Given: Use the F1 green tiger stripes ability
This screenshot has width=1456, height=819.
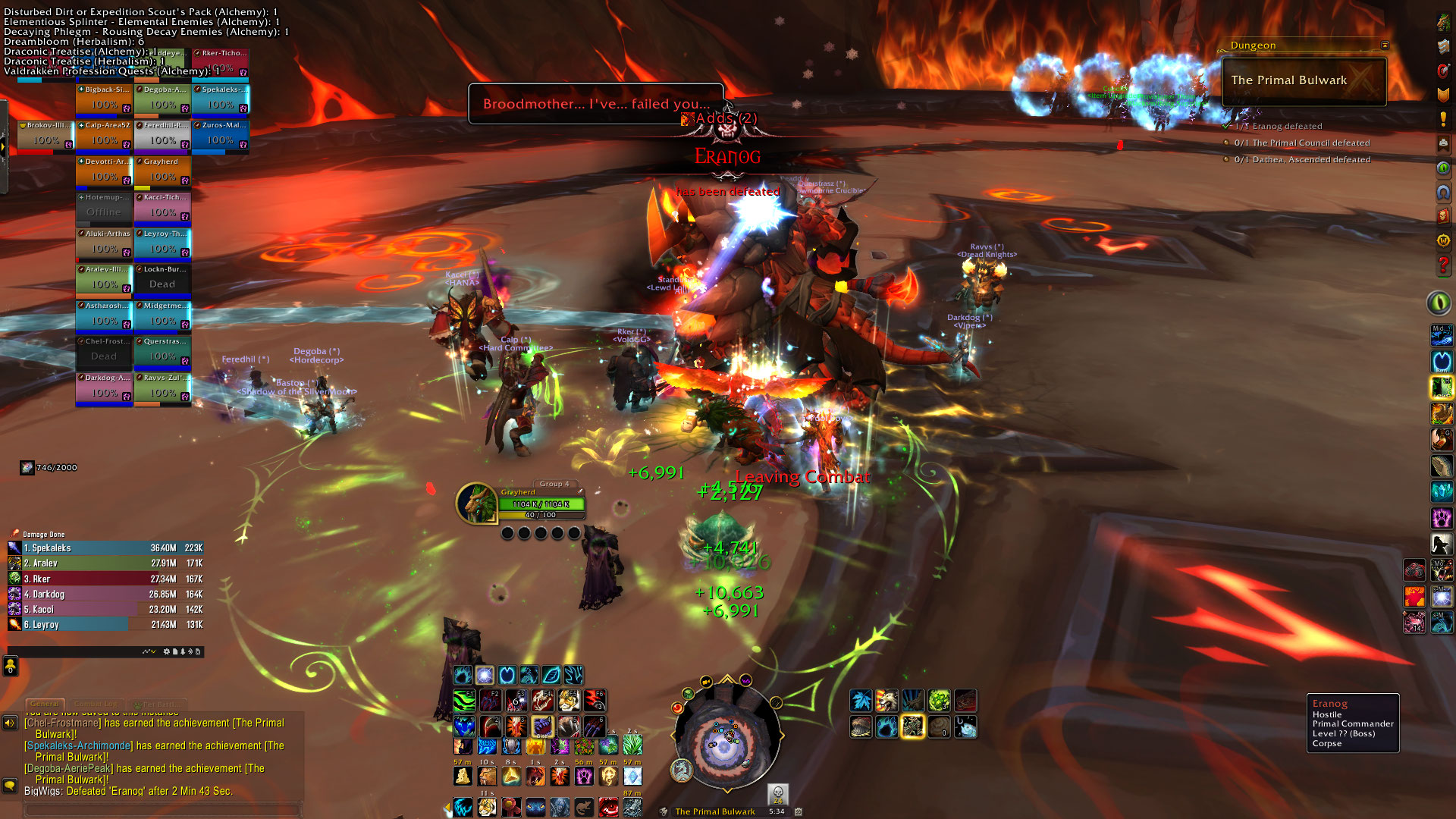Looking at the screenshot, I should click(464, 700).
